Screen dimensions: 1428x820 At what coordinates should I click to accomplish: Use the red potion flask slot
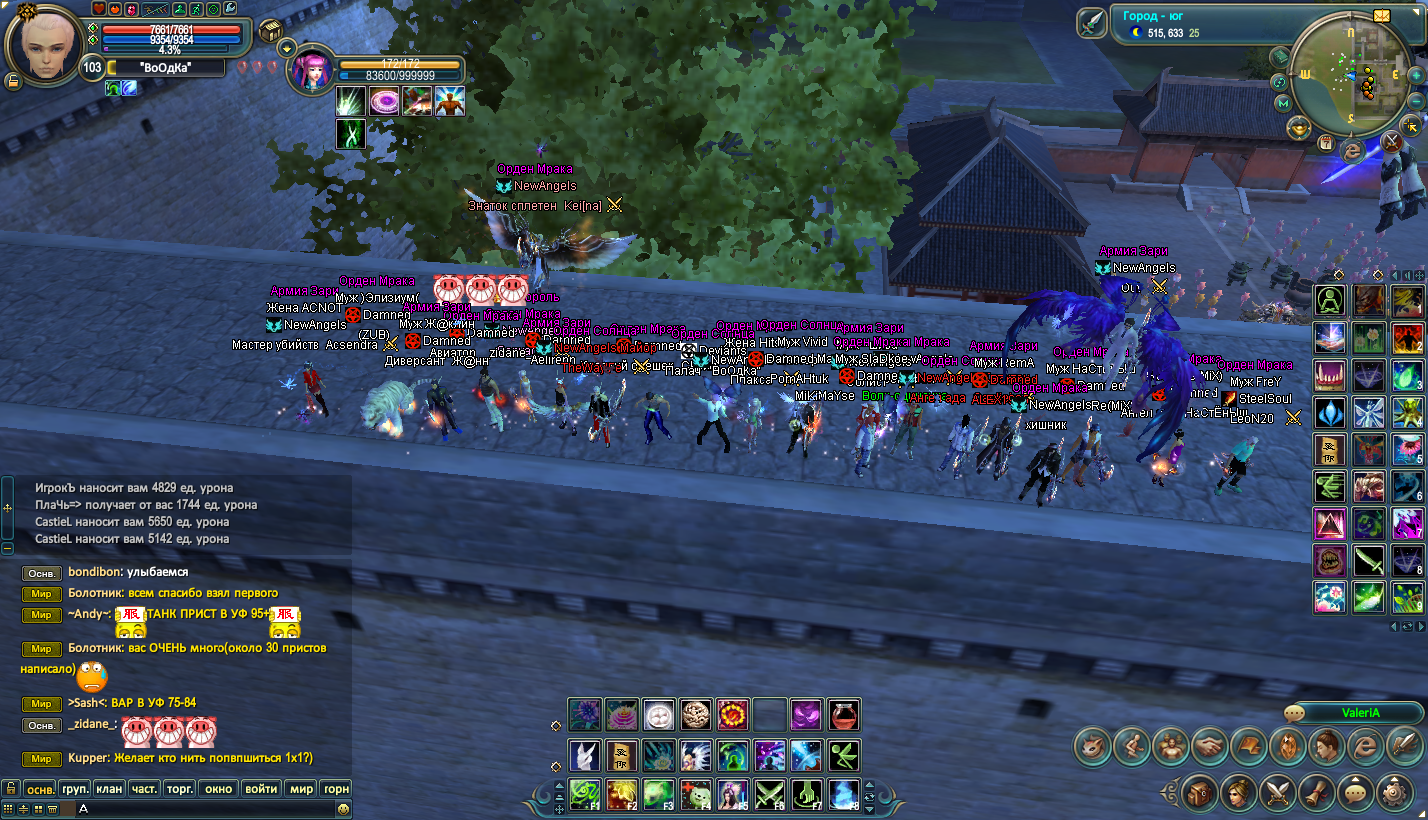pos(844,715)
